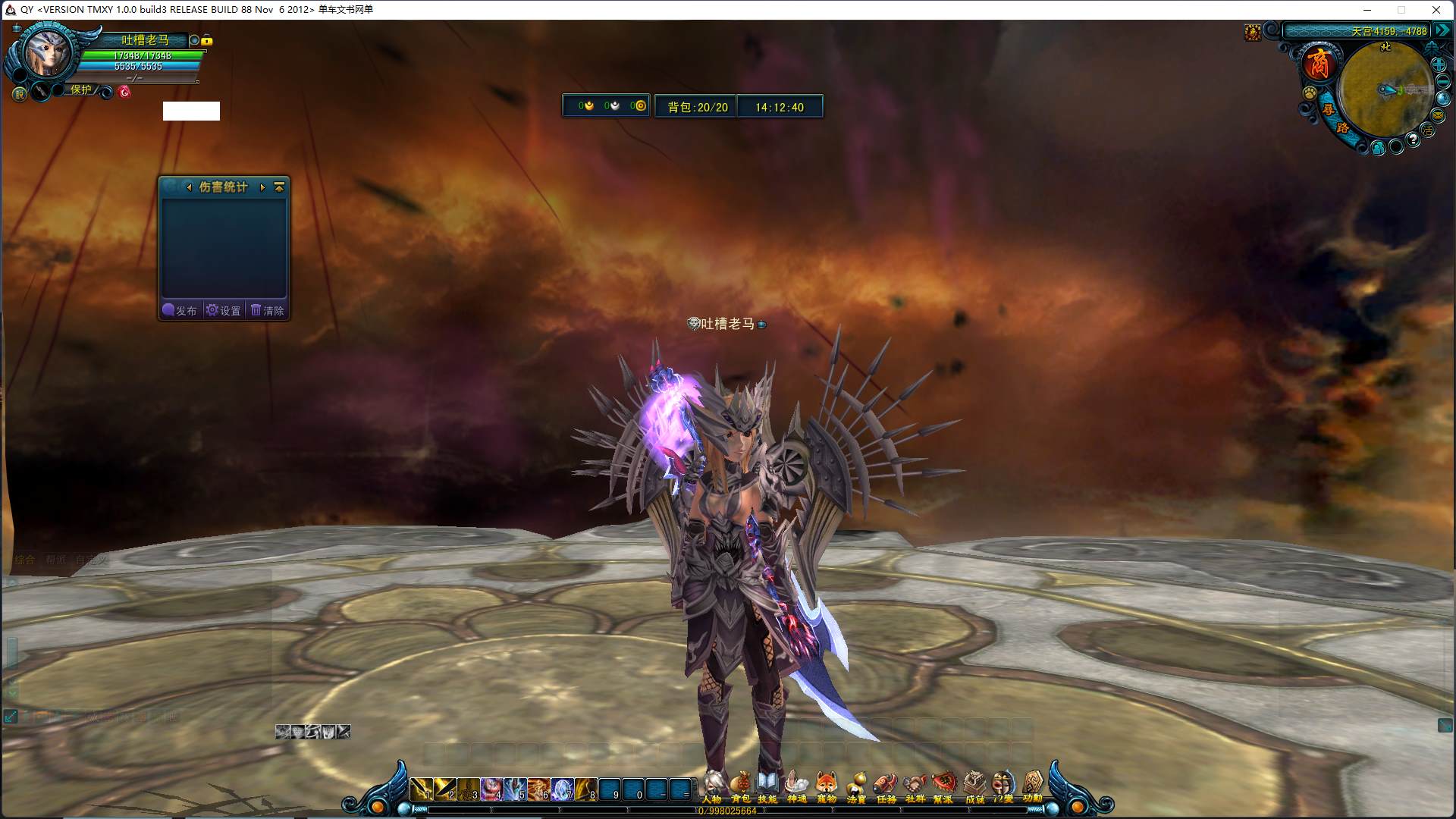The width and height of the screenshot is (1456, 819).
Task: Open the 宠物 pet menu
Action: [x=827, y=786]
